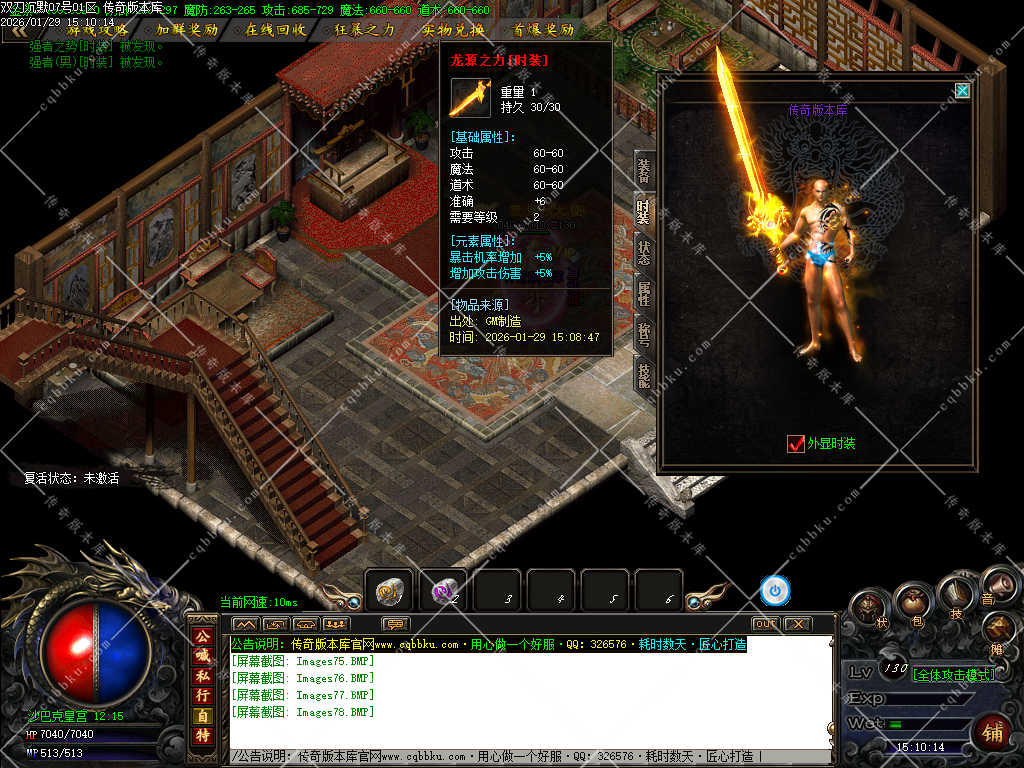Image resolution: width=1024 pixels, height=768 pixels.
Task: Select the 私 private chat channel
Action: click(x=202, y=669)
